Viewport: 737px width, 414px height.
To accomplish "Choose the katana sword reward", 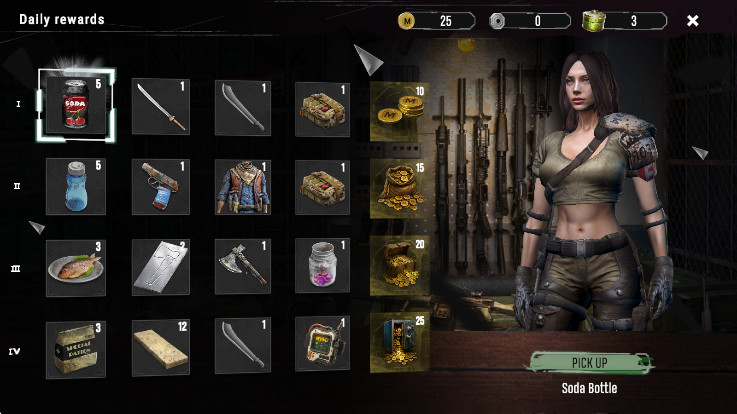I will coord(160,107).
